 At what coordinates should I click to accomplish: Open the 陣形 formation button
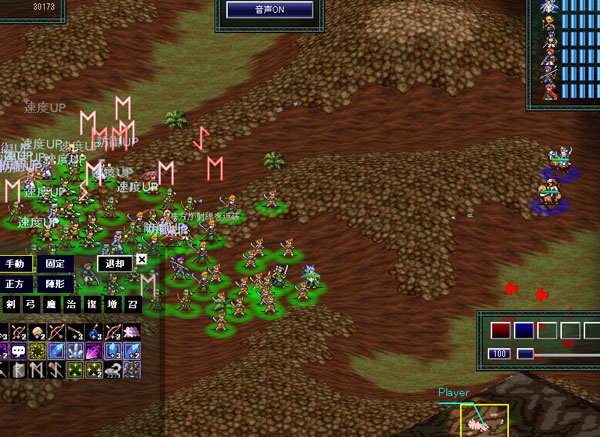[55, 284]
